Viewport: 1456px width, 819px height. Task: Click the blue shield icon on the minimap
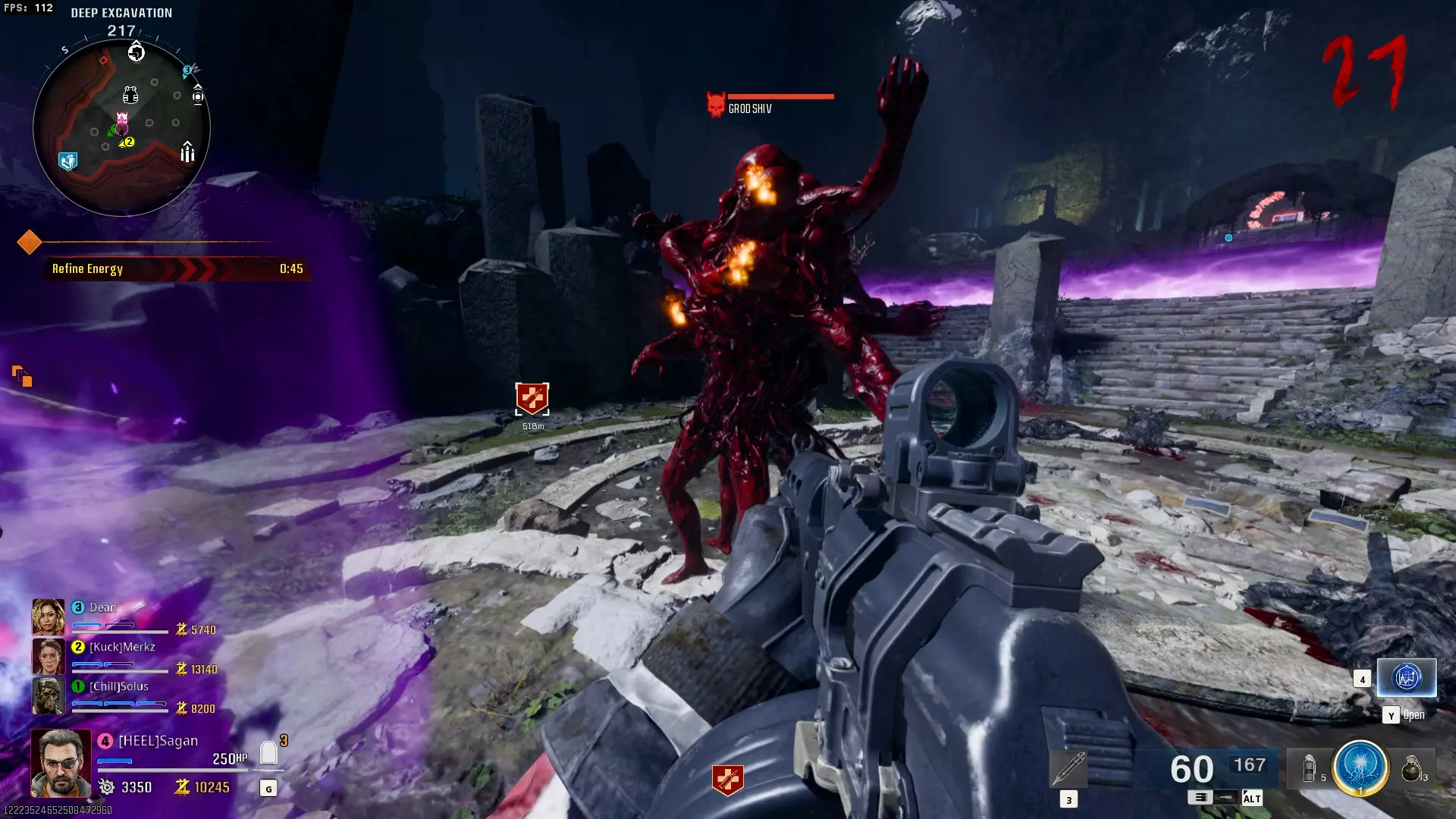coord(67,161)
